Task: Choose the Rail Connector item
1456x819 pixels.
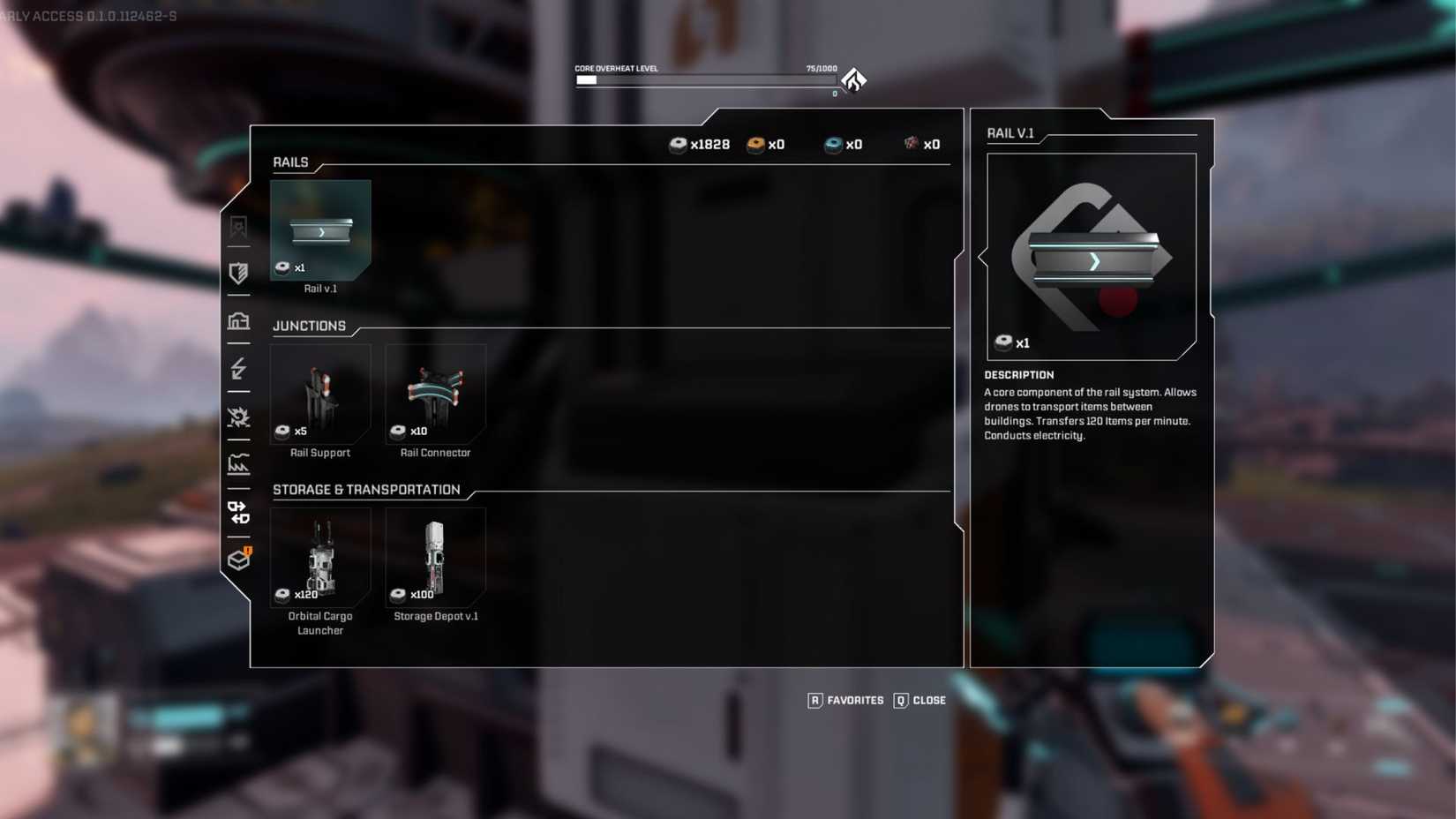Action: click(x=435, y=397)
